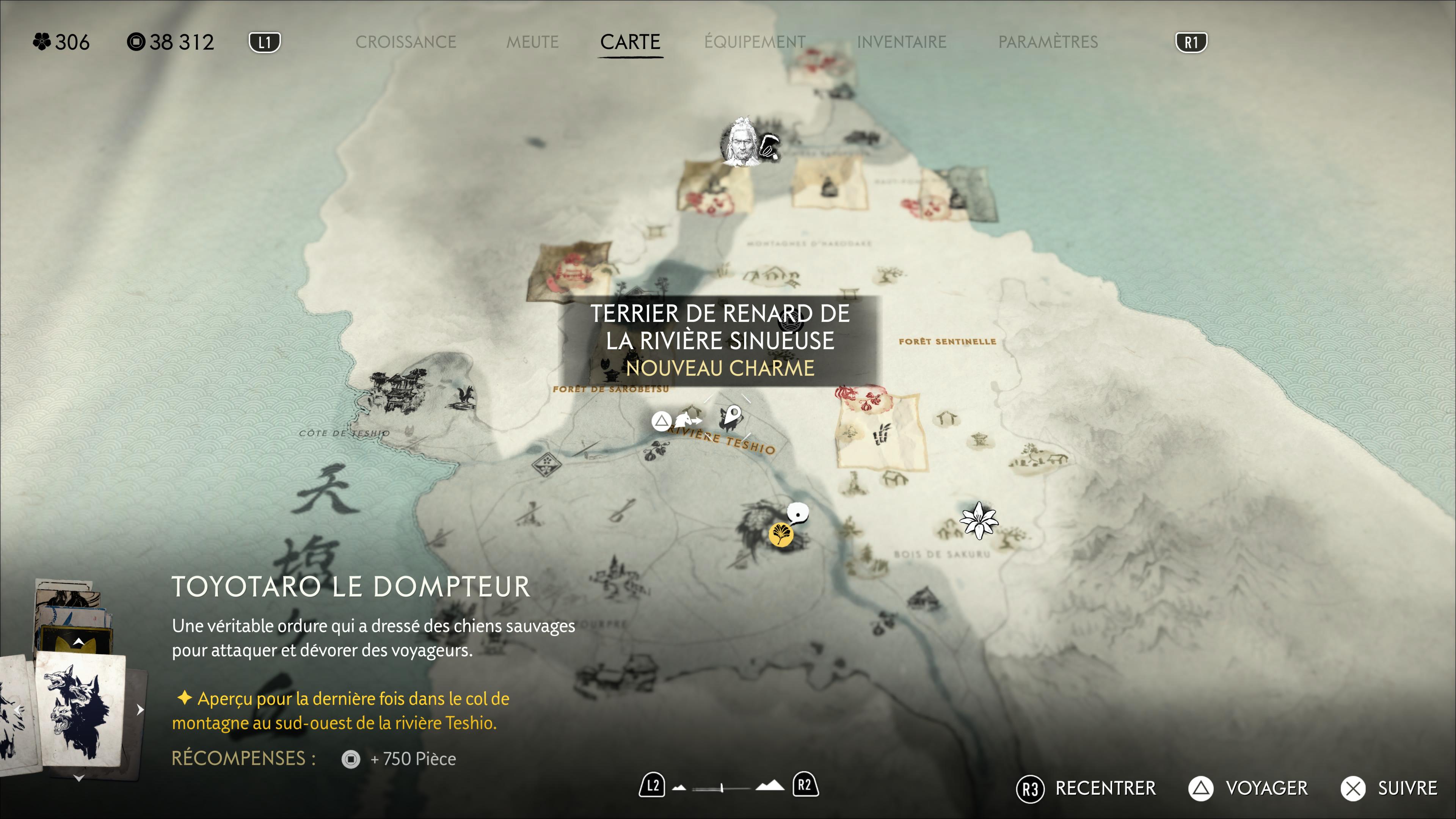Show the next card with right arrow
1456x819 pixels.
[x=140, y=709]
